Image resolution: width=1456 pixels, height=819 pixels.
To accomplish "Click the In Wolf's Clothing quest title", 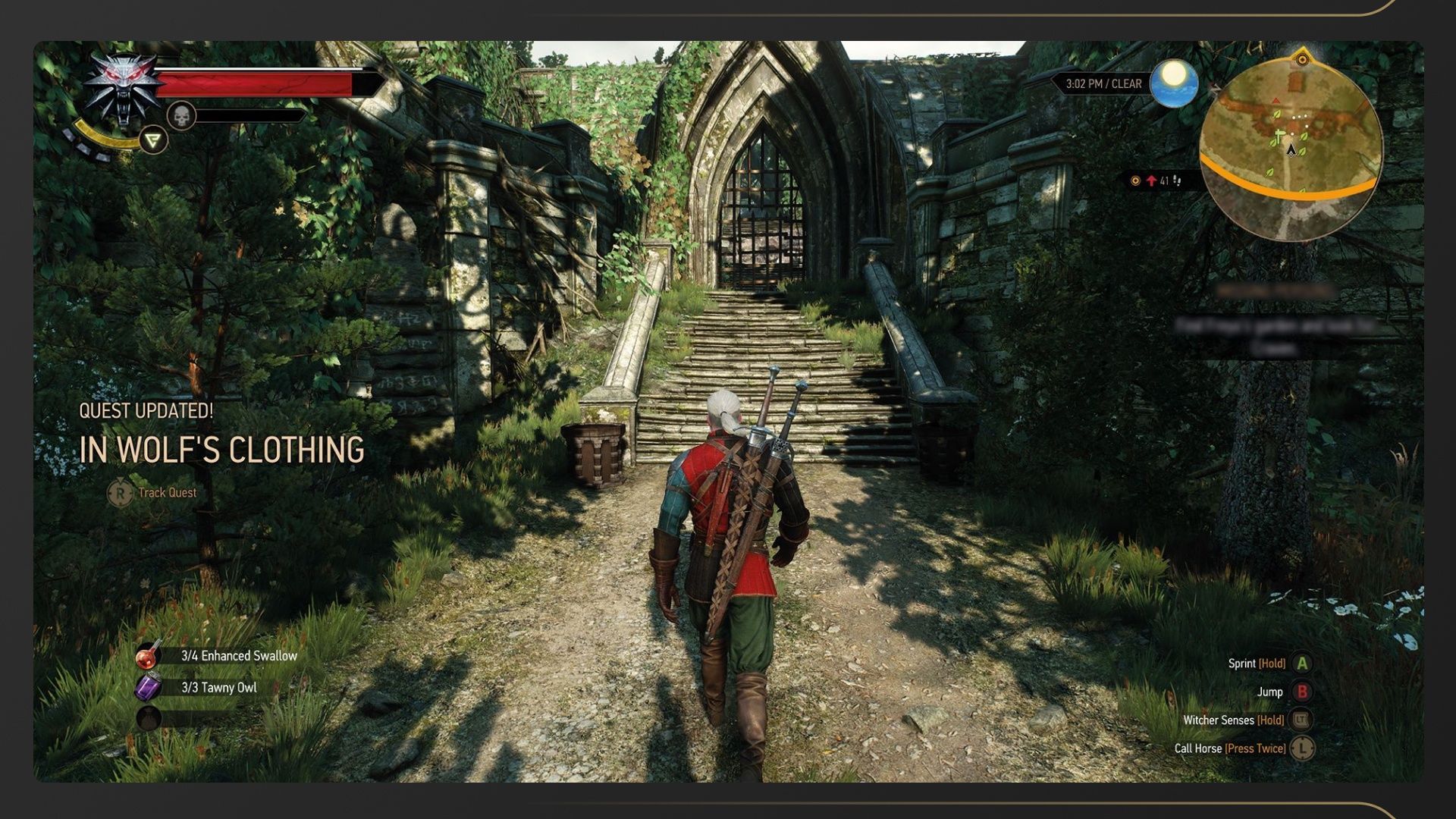I will click(x=221, y=450).
